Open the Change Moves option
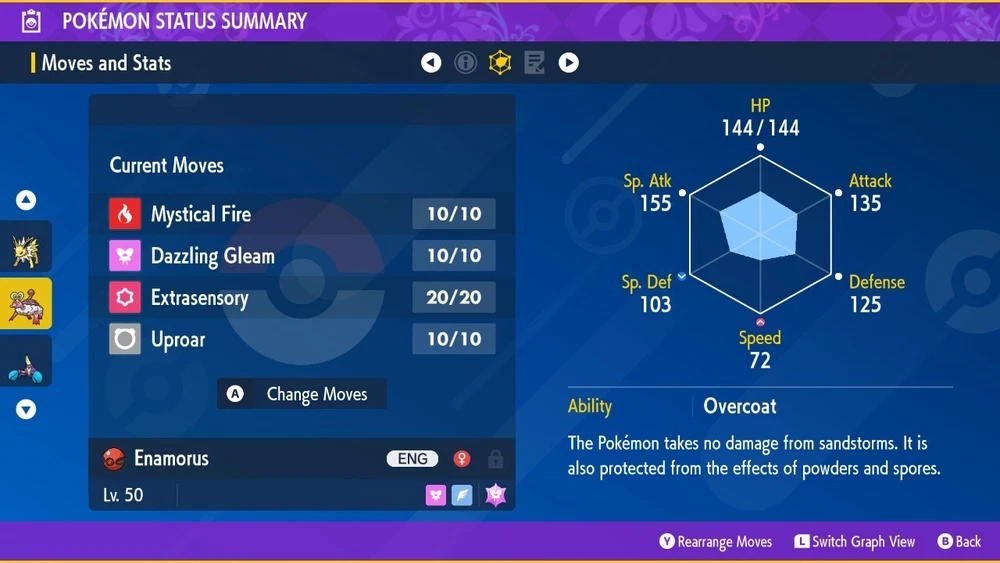1000x563 pixels. [302, 394]
